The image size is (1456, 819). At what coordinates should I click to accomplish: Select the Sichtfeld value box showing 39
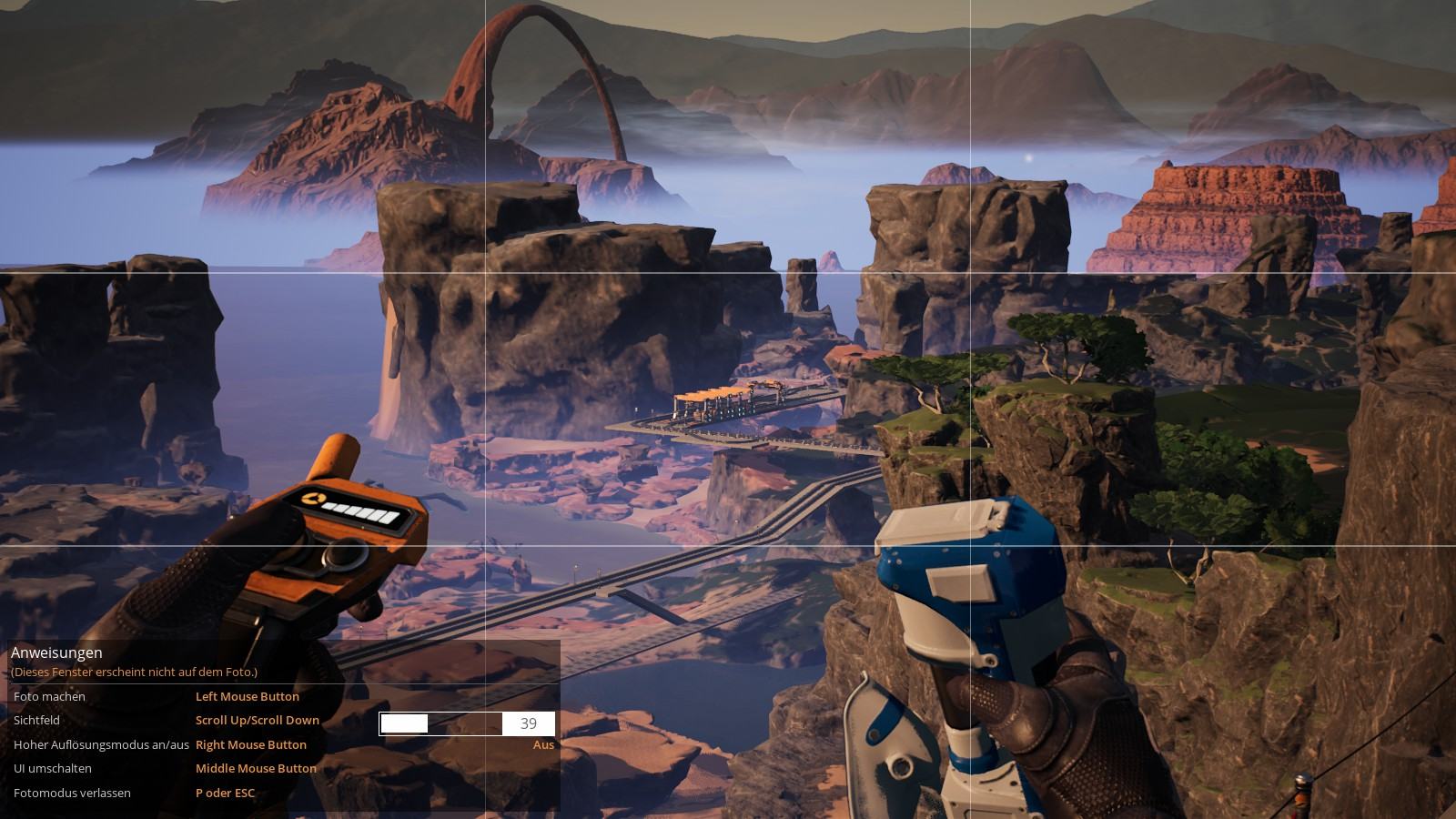pos(528,723)
